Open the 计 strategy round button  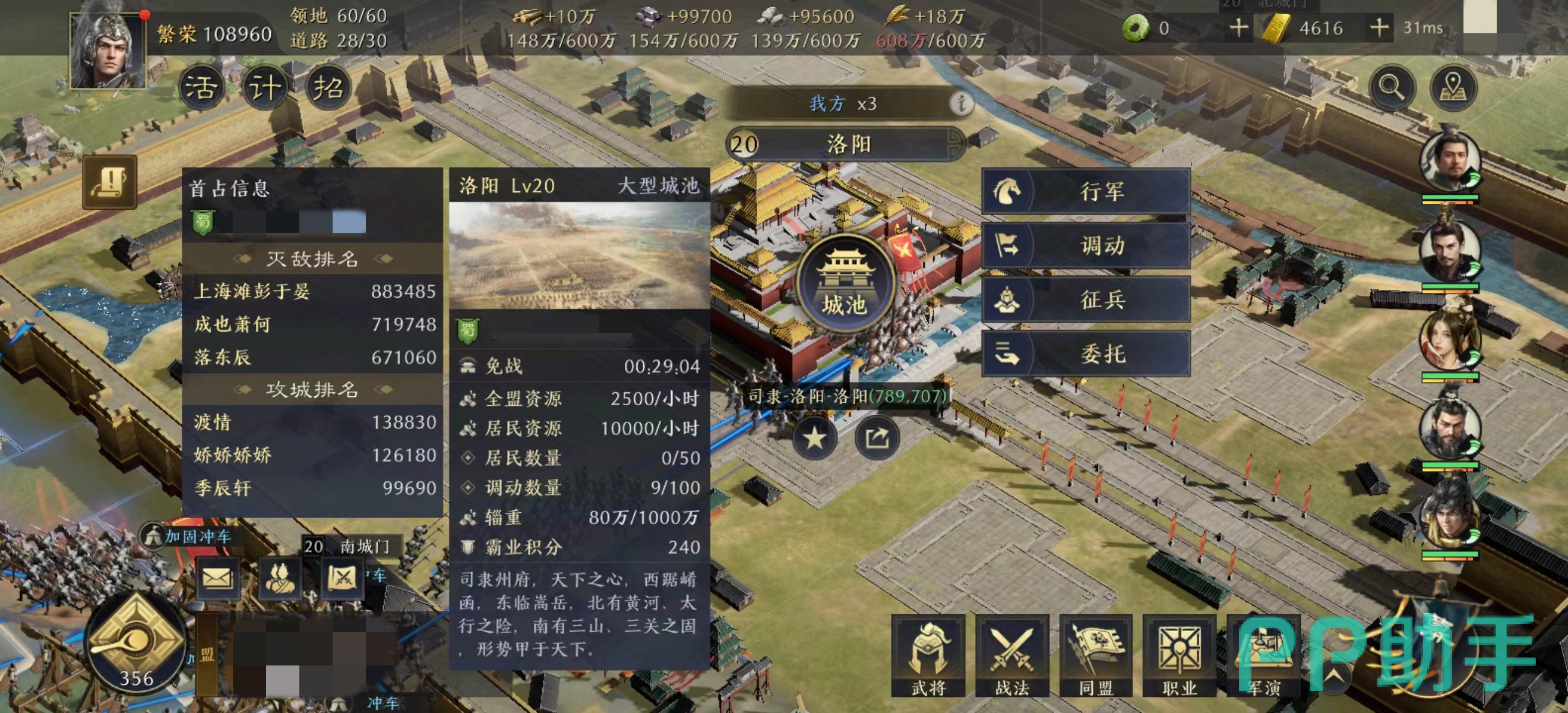[265, 88]
